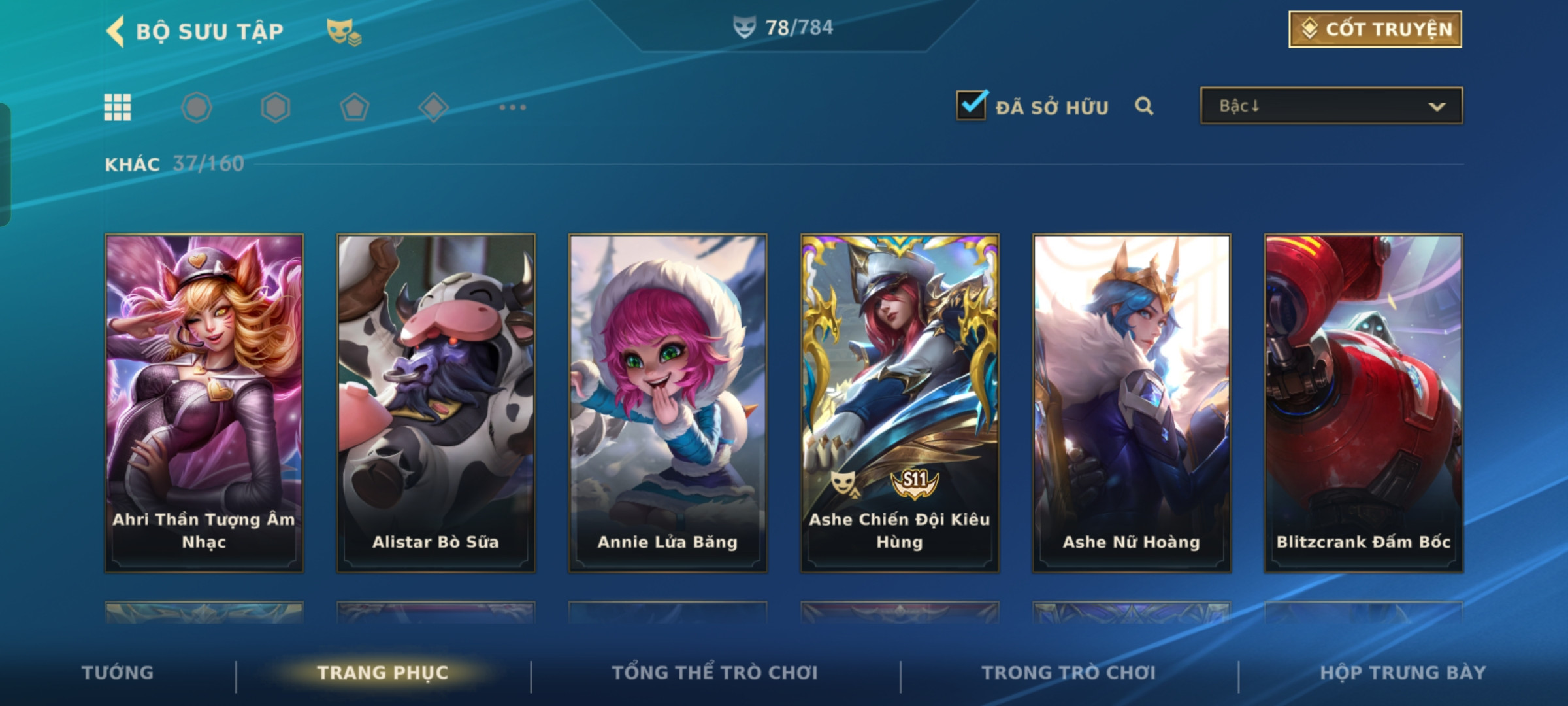This screenshot has width=1568, height=706.
Task: Expand the Bậc sort dropdown
Action: click(x=1331, y=106)
